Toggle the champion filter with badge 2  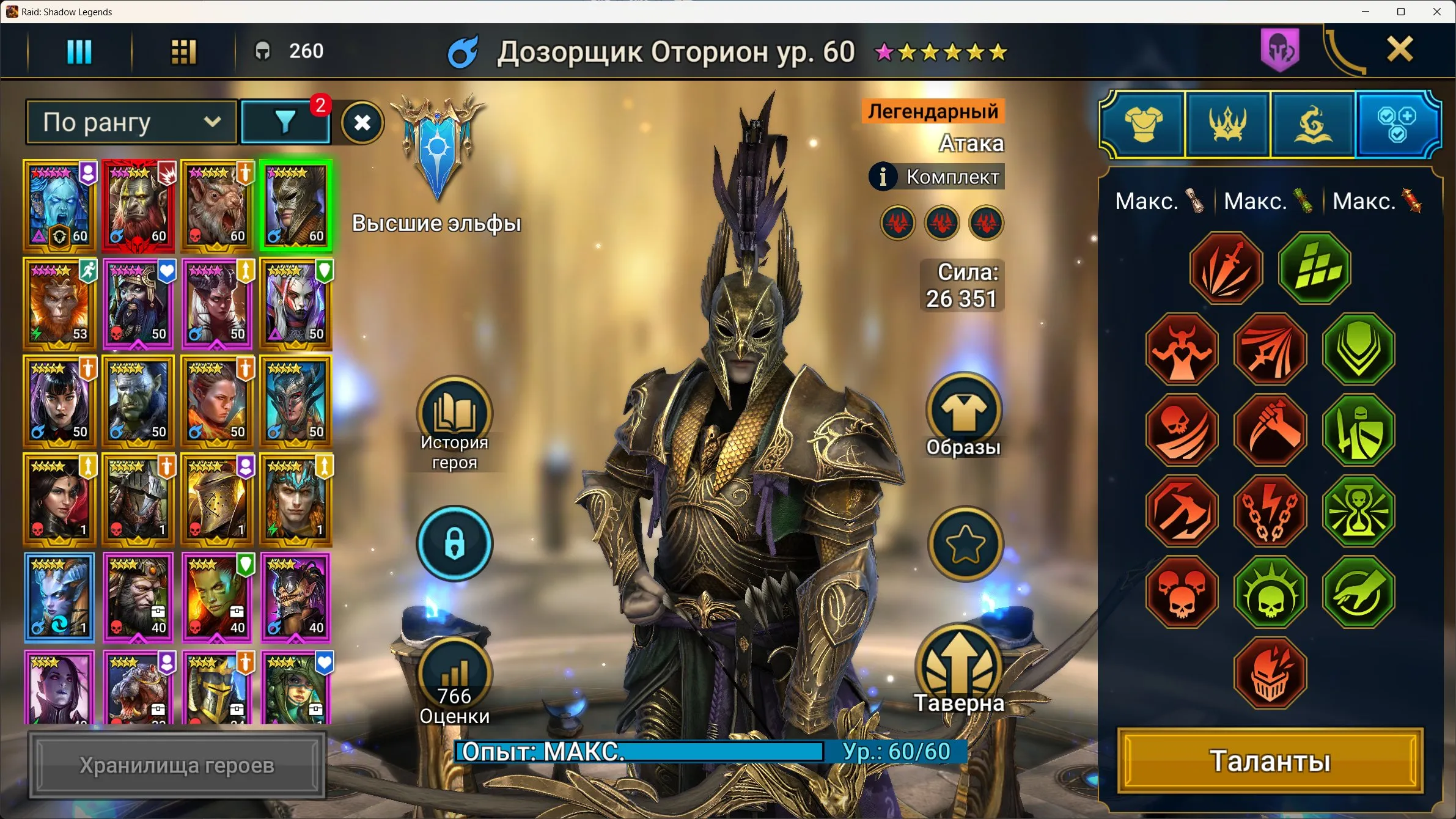pyautogui.click(x=285, y=122)
